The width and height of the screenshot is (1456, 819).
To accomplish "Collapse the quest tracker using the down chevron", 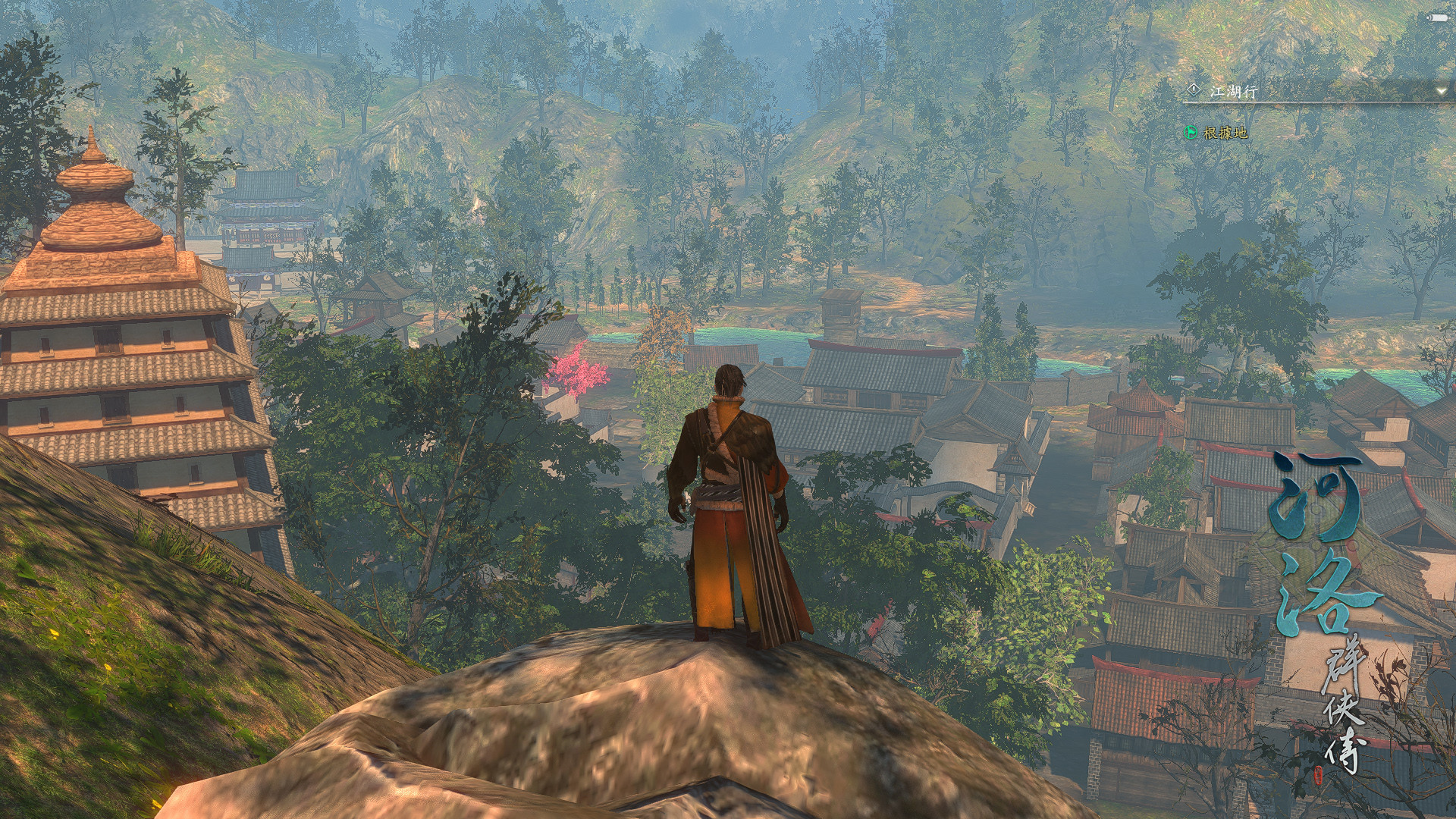I will 1442,91.
